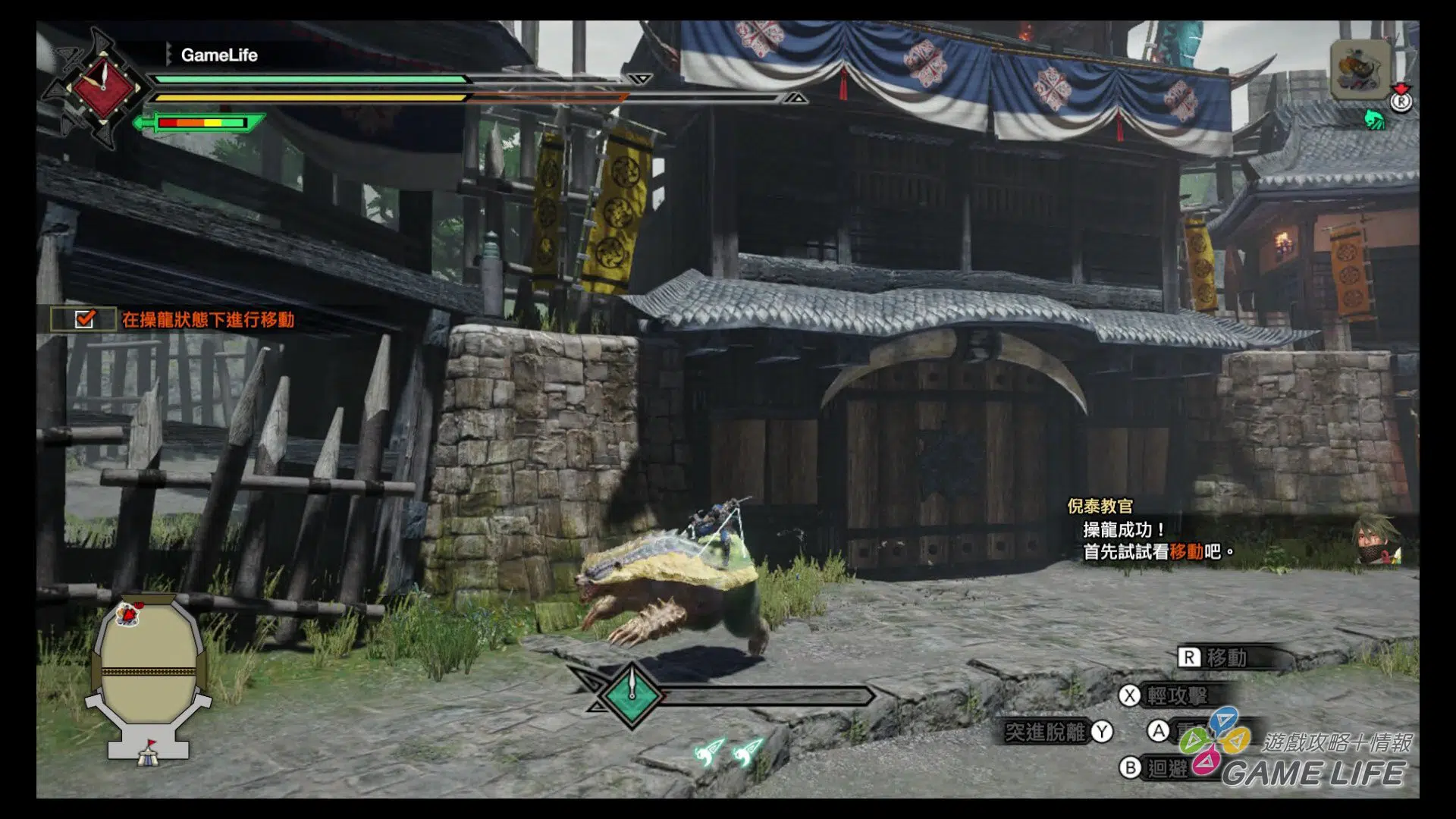Screen dimensions: 1456x819
Task: Select the camp tent marker on minimap
Action: pos(149,753)
